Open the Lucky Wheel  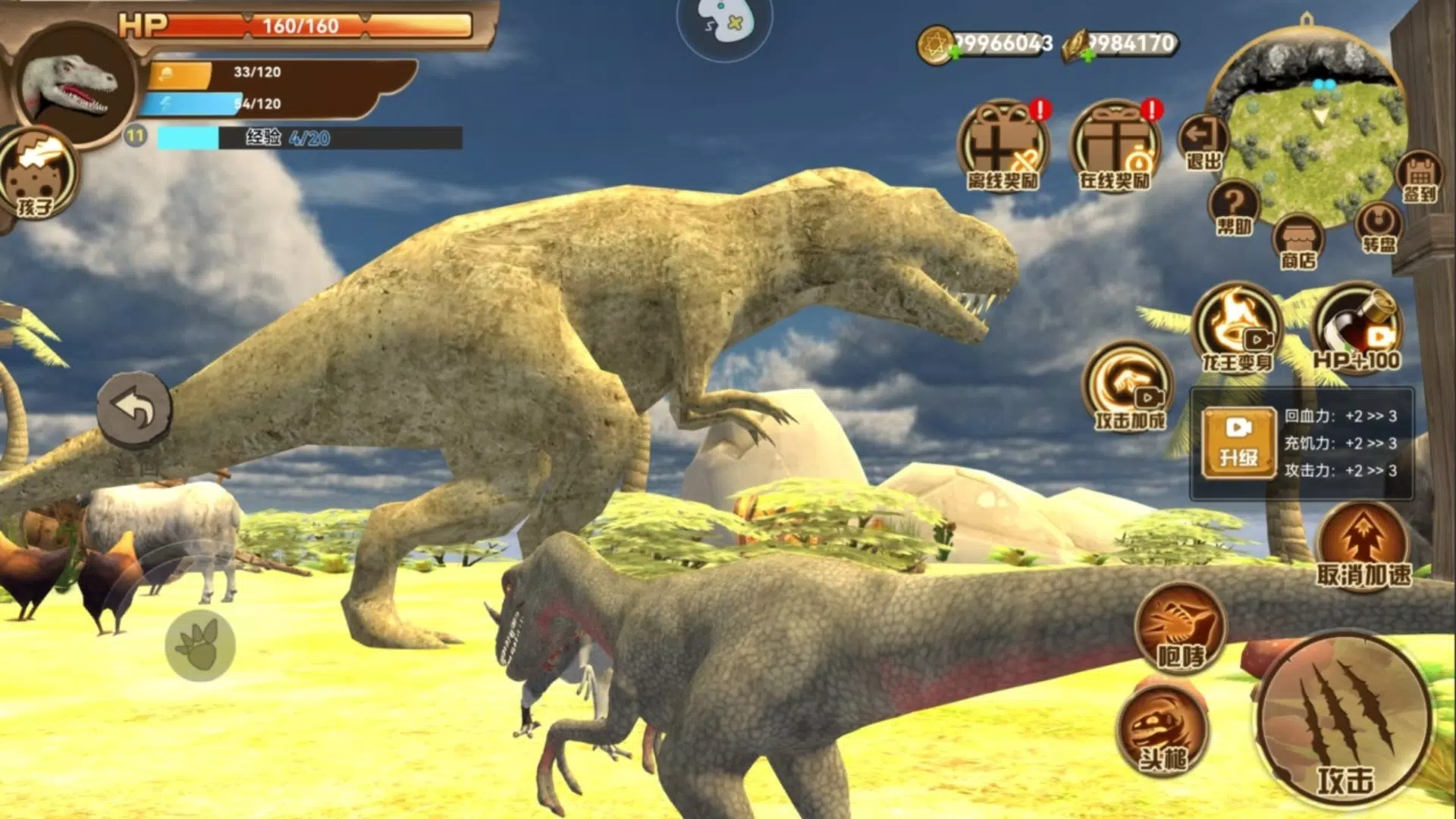pyautogui.click(x=1379, y=227)
